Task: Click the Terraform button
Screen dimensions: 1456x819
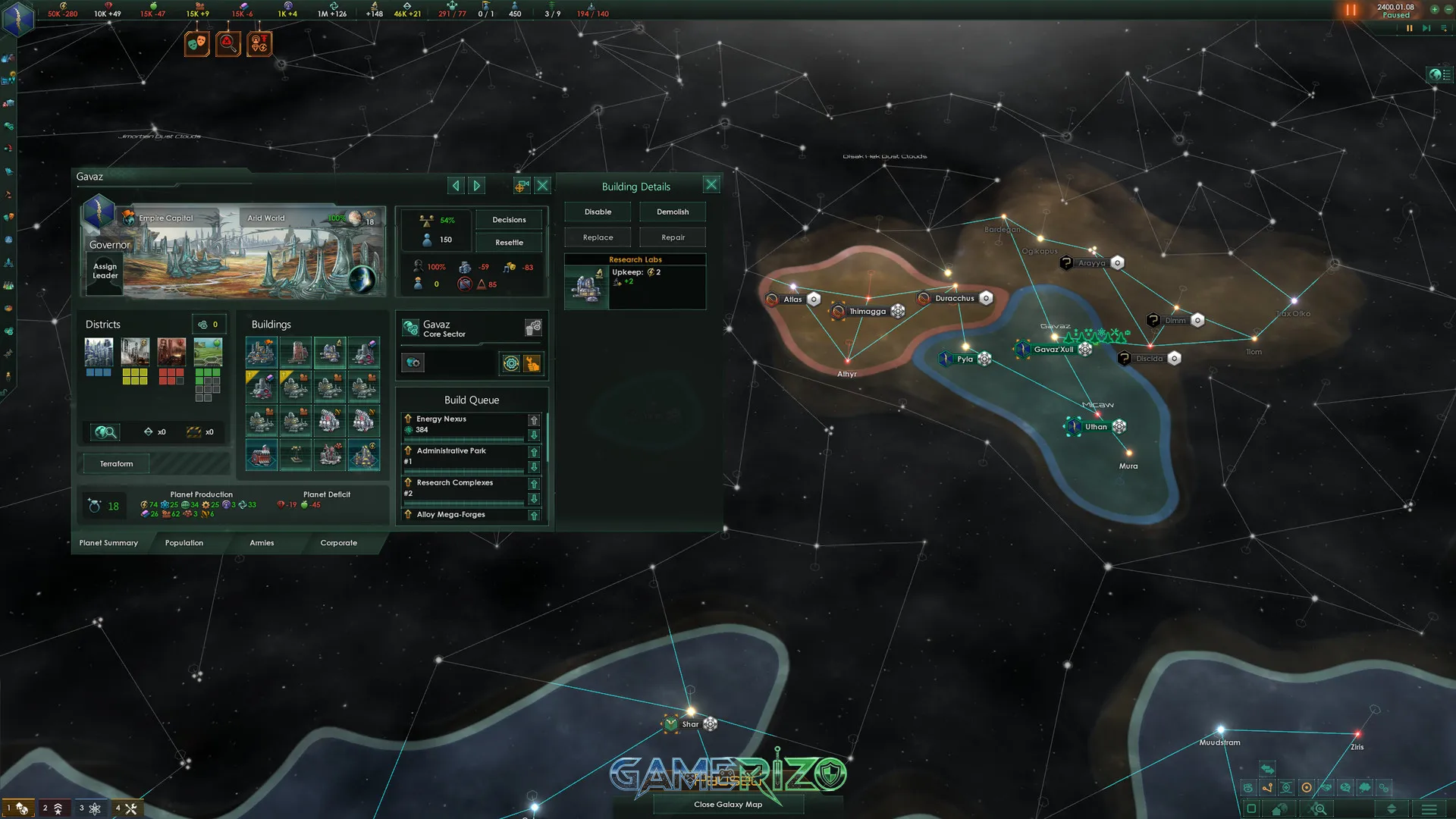Action: click(x=115, y=463)
